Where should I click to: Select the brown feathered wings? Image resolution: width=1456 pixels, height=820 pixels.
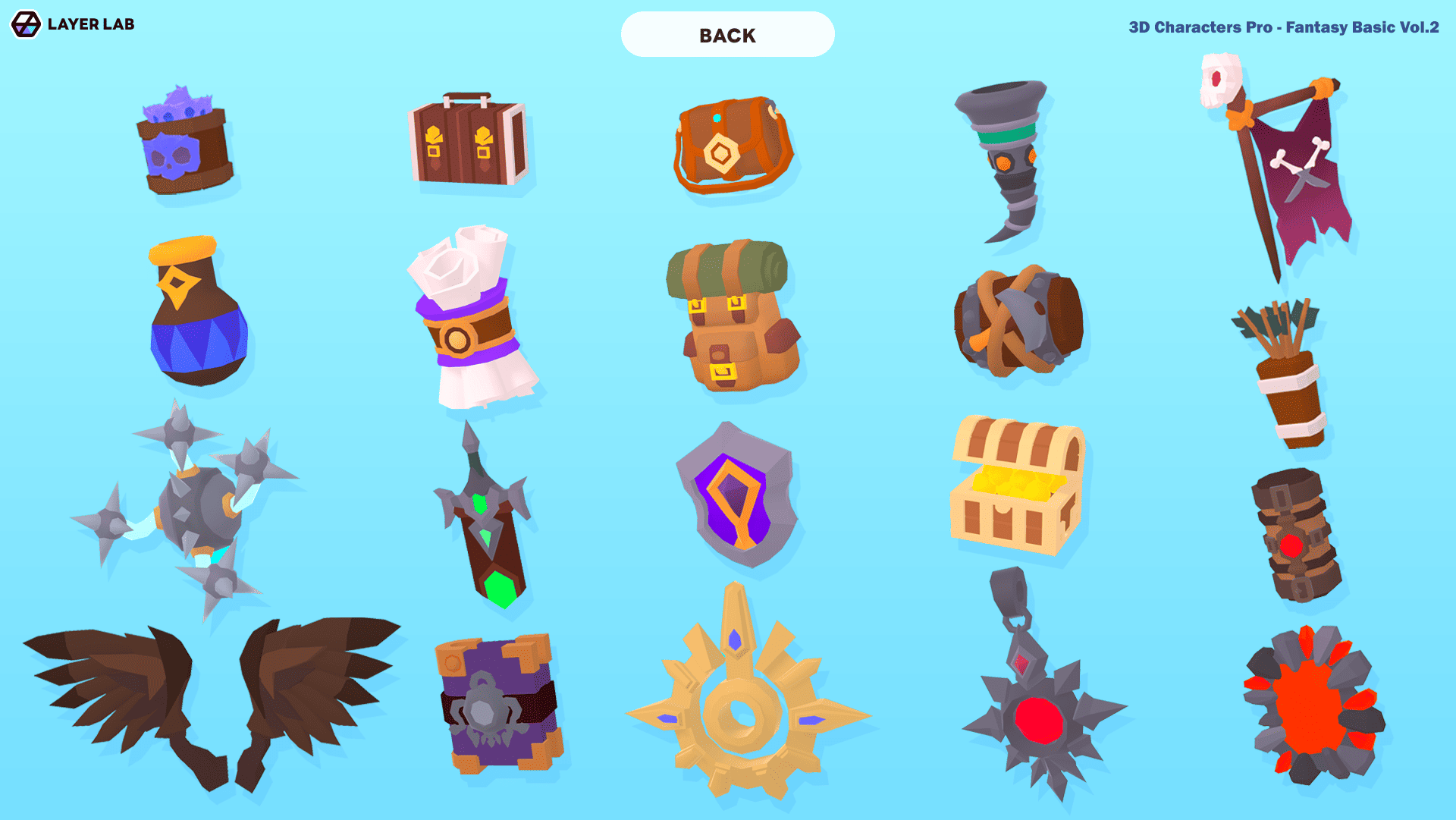point(212,698)
